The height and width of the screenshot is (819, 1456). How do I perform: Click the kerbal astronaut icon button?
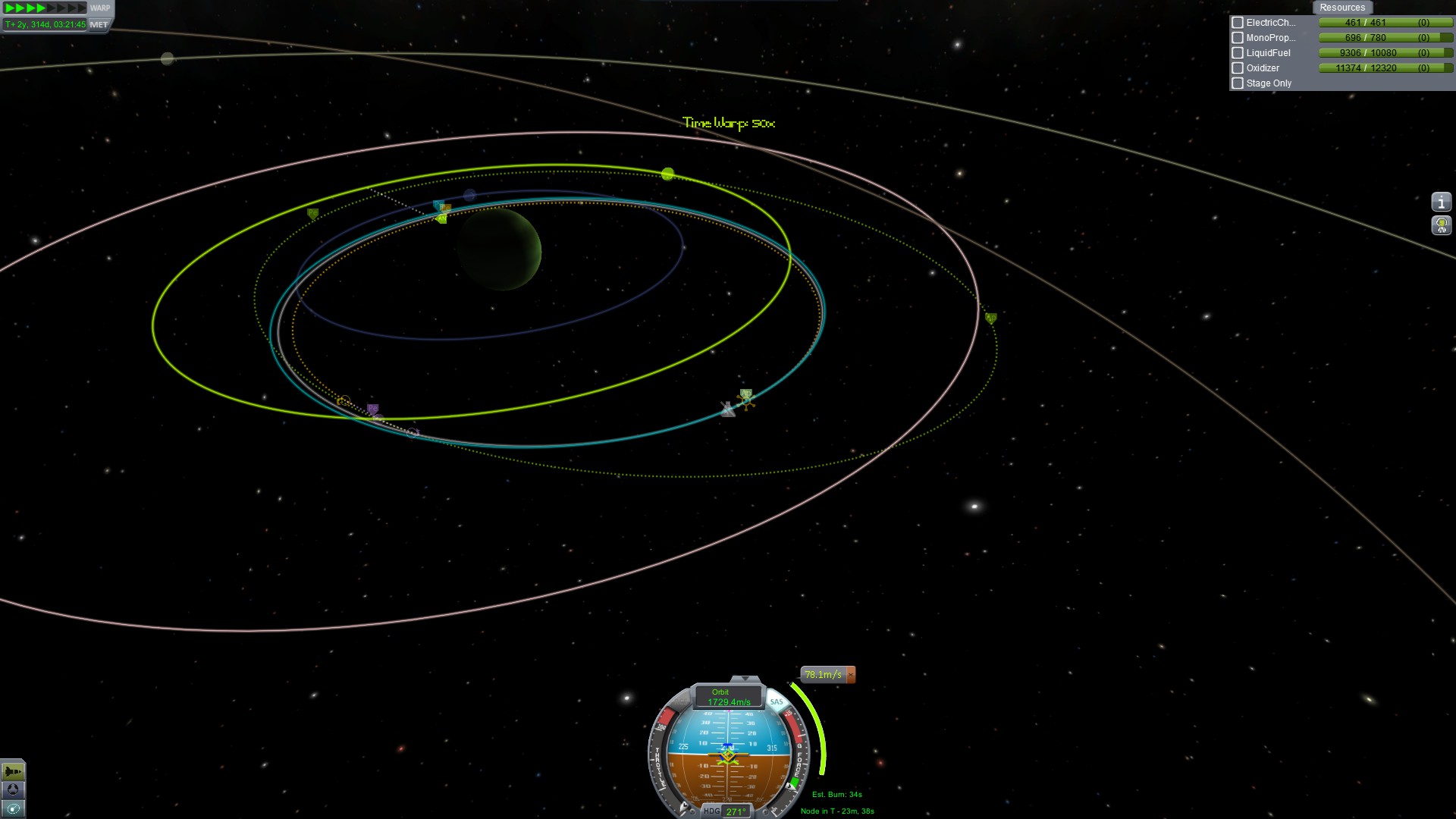point(1441,225)
